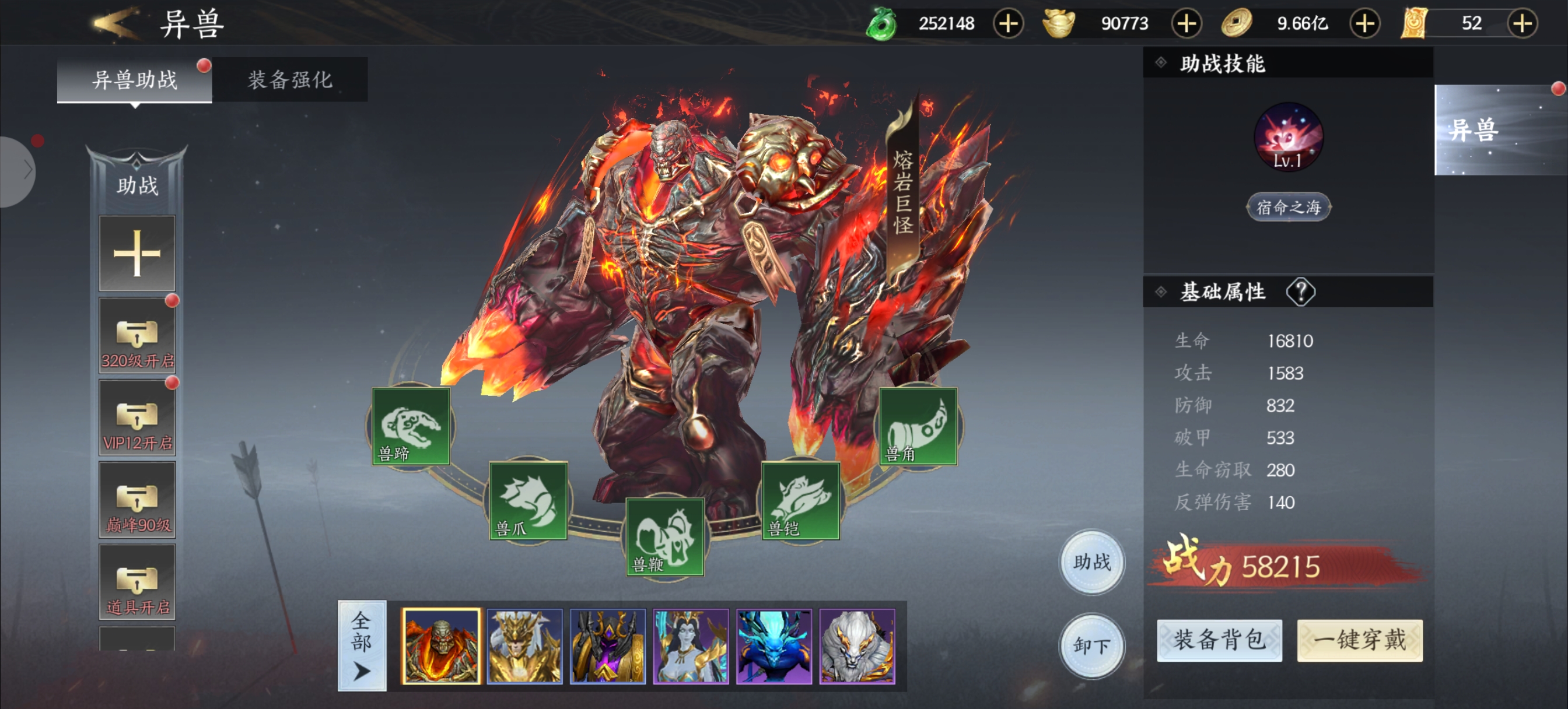Viewport: 1568px width, 709px height.
Task: Open the 兽鞍 equipment slot
Action: pos(664,537)
